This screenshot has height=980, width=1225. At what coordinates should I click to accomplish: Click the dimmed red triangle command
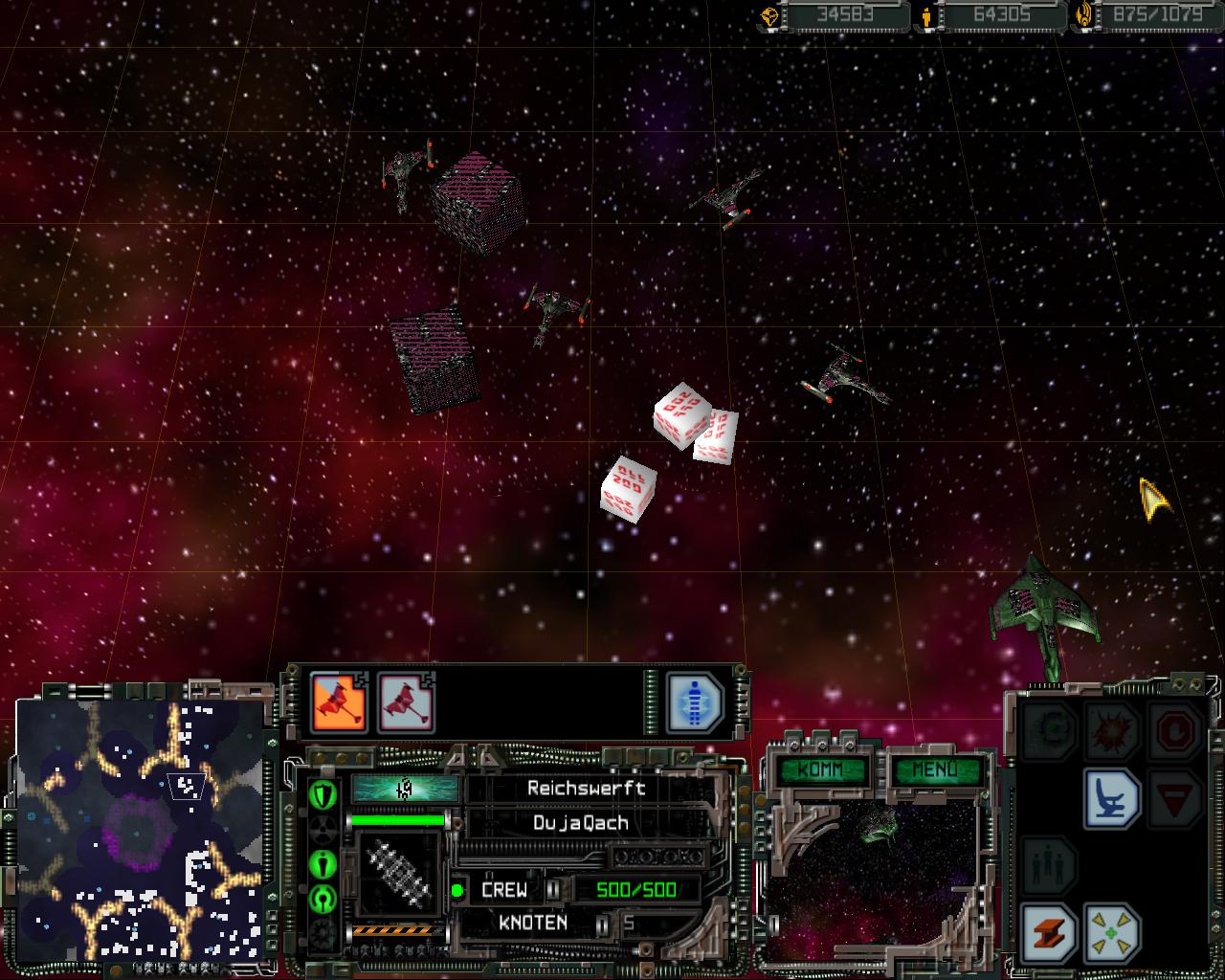(1174, 798)
